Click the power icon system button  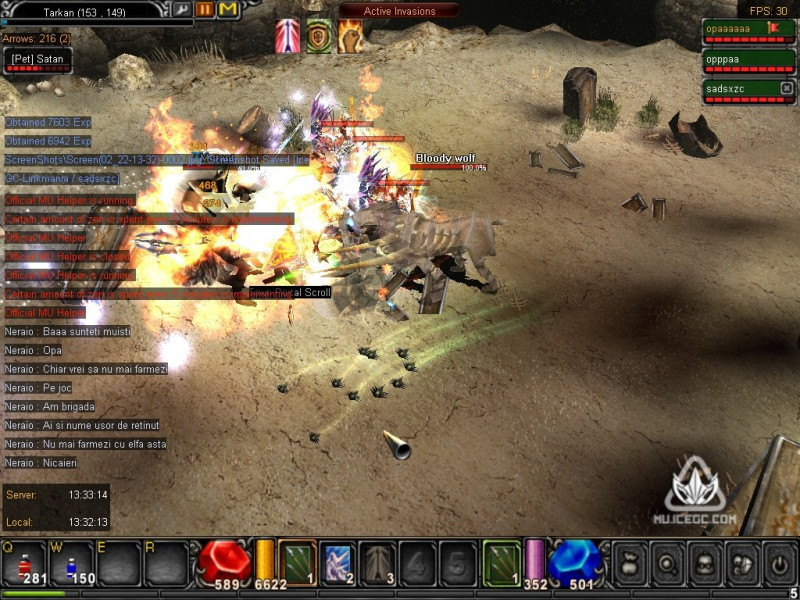coord(779,563)
